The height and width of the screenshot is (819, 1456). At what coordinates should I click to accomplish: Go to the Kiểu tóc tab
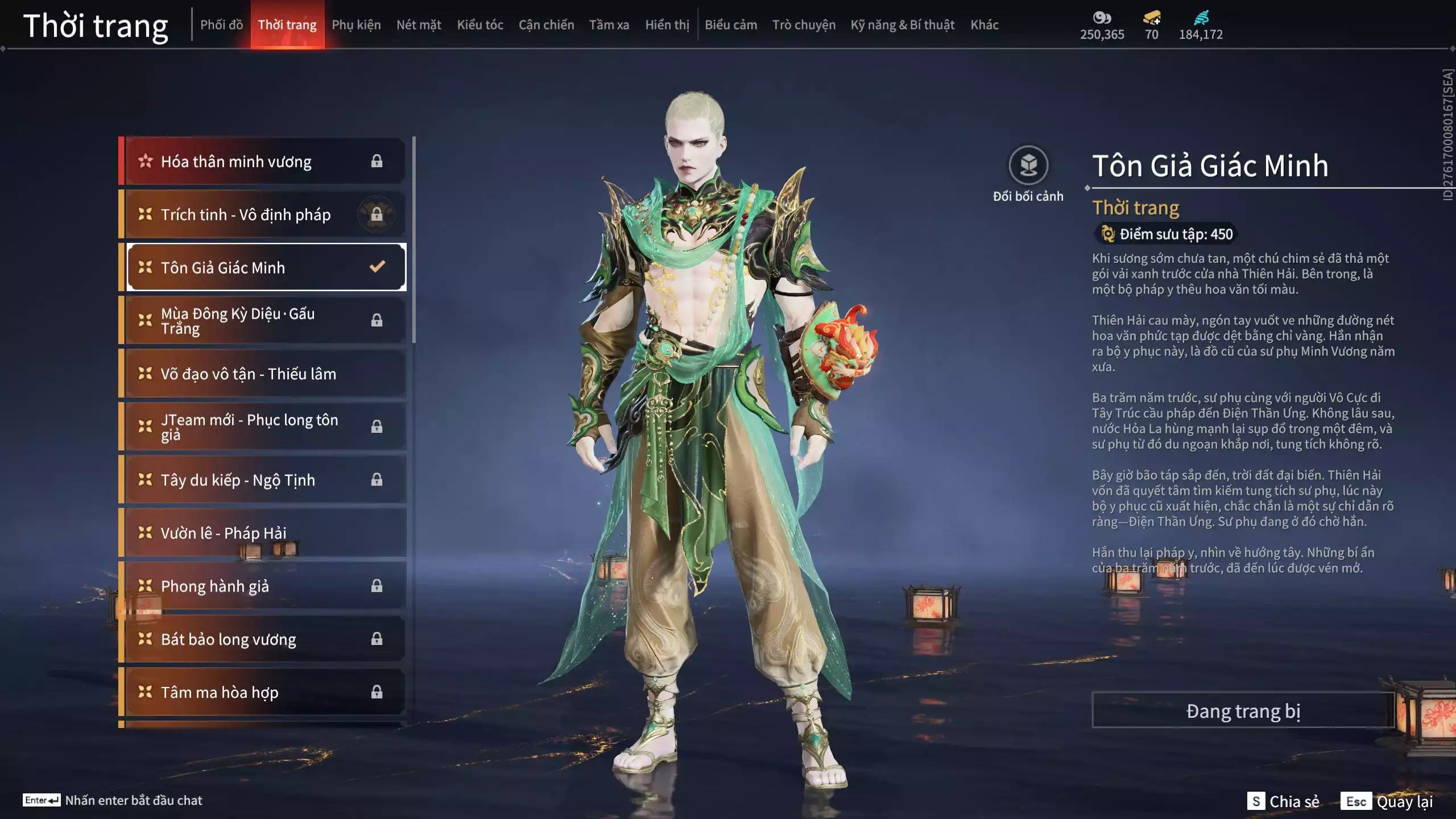click(480, 25)
